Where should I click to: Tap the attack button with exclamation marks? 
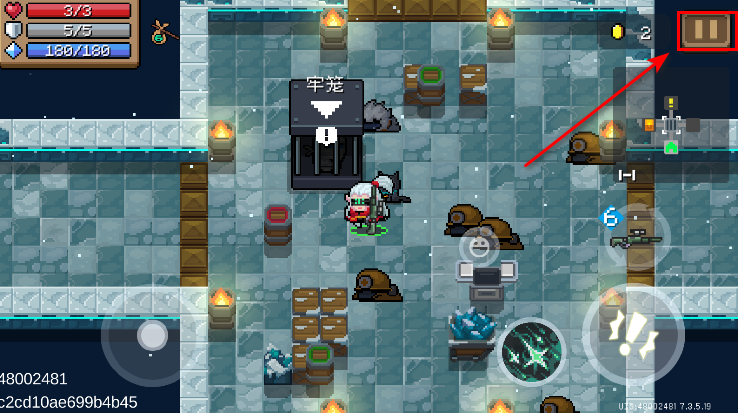click(x=632, y=335)
